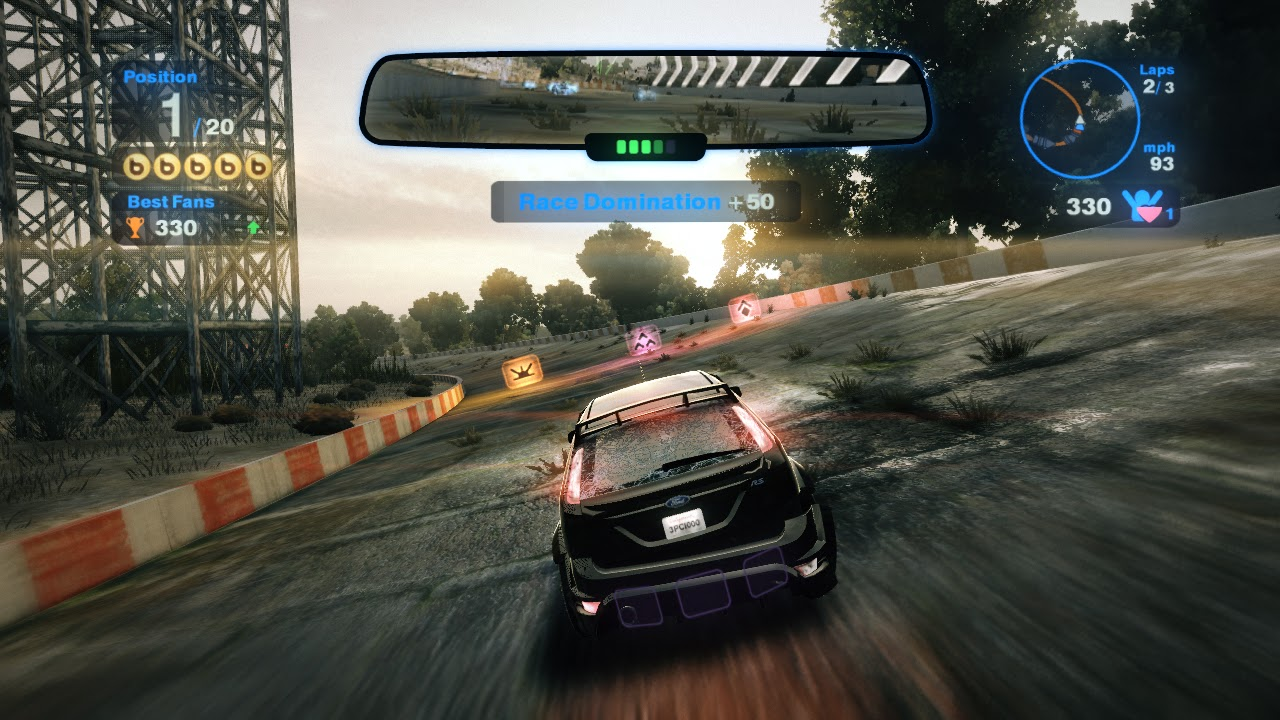1280x720 pixels.
Task: Click the circular track minimap
Action: (x=1079, y=119)
